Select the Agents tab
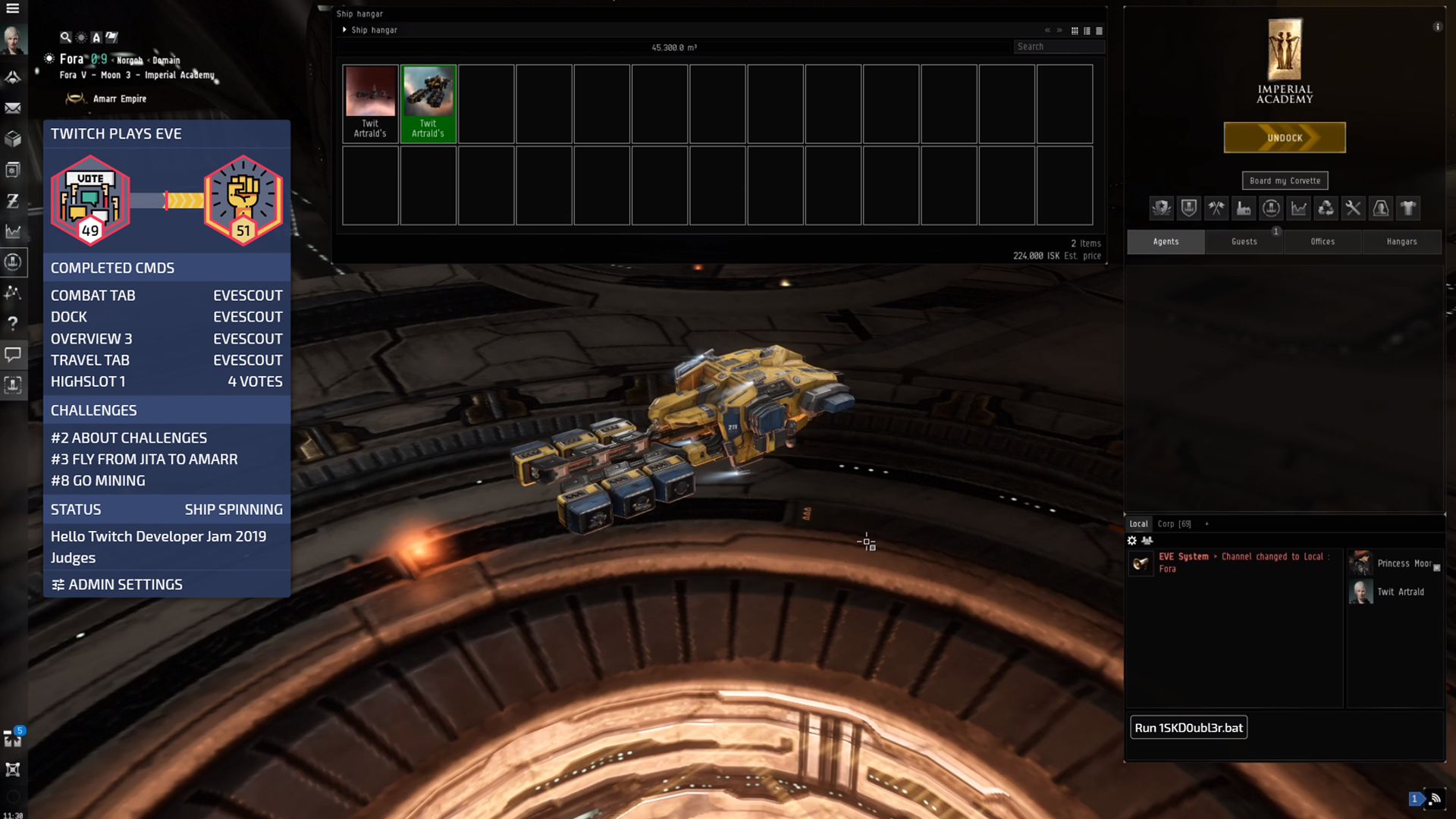This screenshot has width=1456, height=819. (1166, 241)
